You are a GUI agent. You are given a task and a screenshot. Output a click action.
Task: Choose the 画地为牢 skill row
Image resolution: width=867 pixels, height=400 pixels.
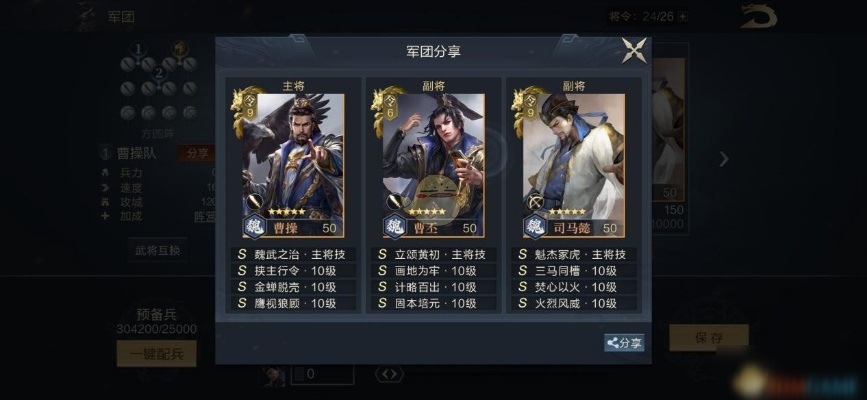click(x=433, y=270)
